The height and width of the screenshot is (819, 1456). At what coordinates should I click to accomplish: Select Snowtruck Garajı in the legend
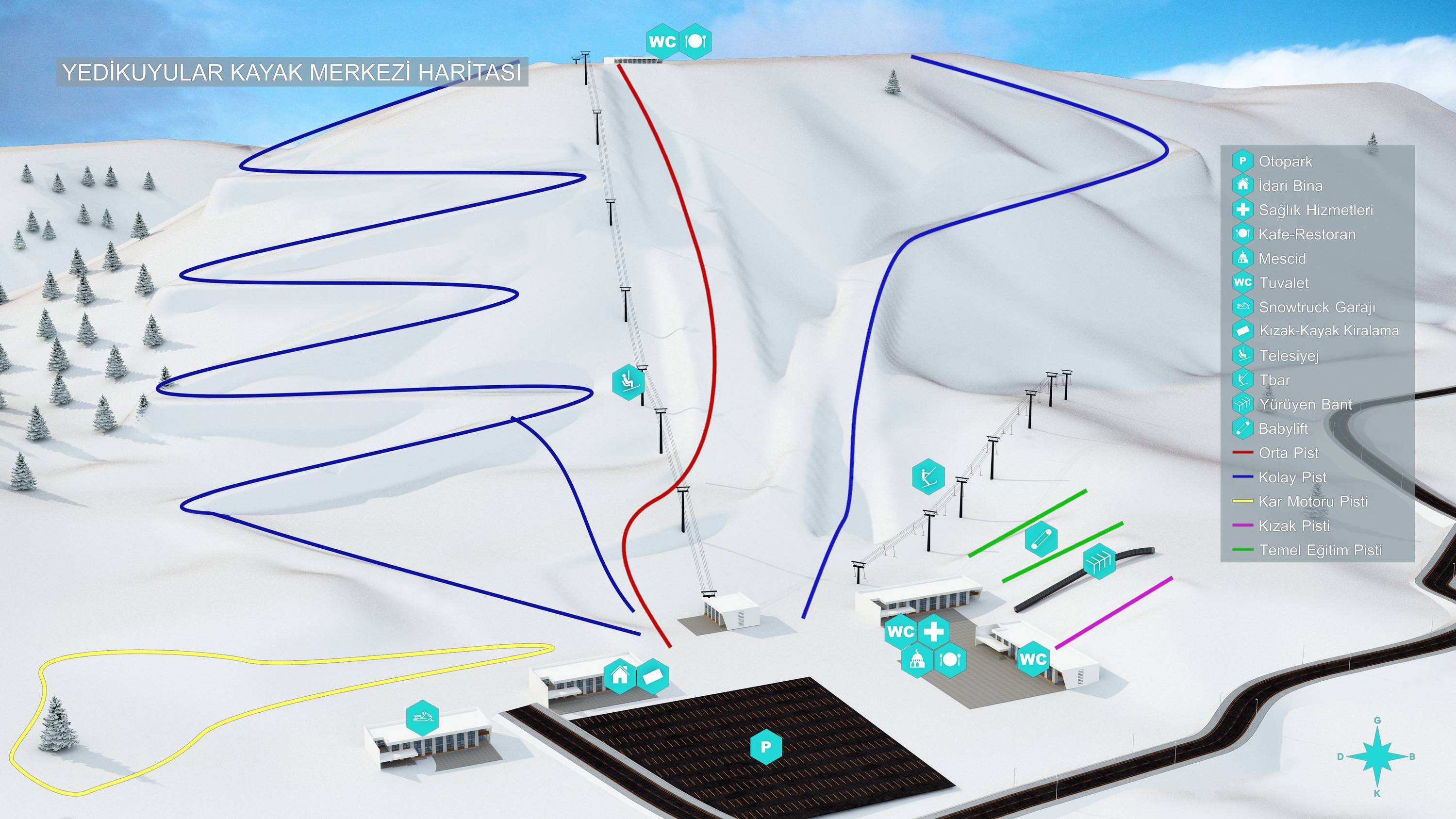(1316, 308)
